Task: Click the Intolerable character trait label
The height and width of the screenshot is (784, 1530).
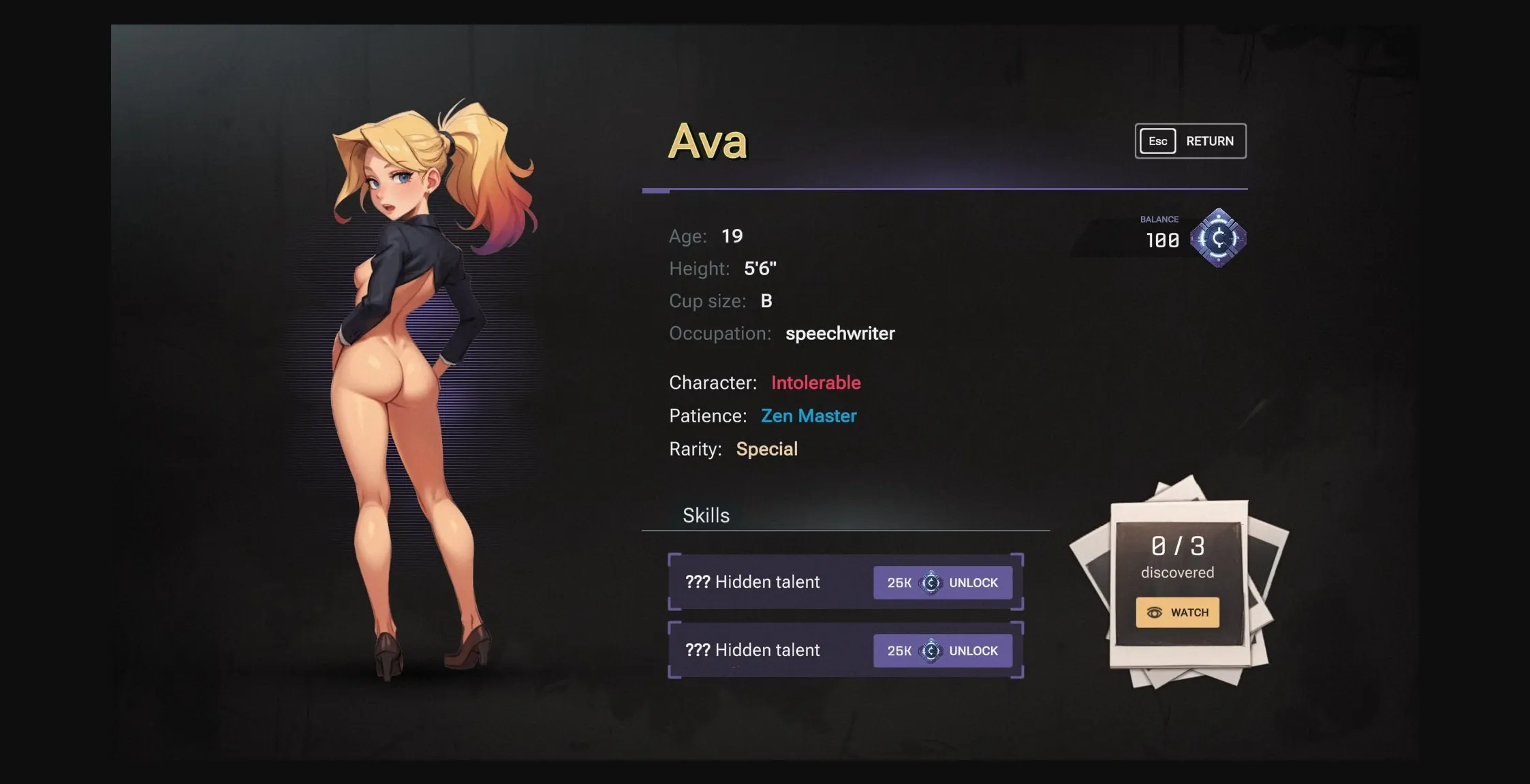Action: 815,383
